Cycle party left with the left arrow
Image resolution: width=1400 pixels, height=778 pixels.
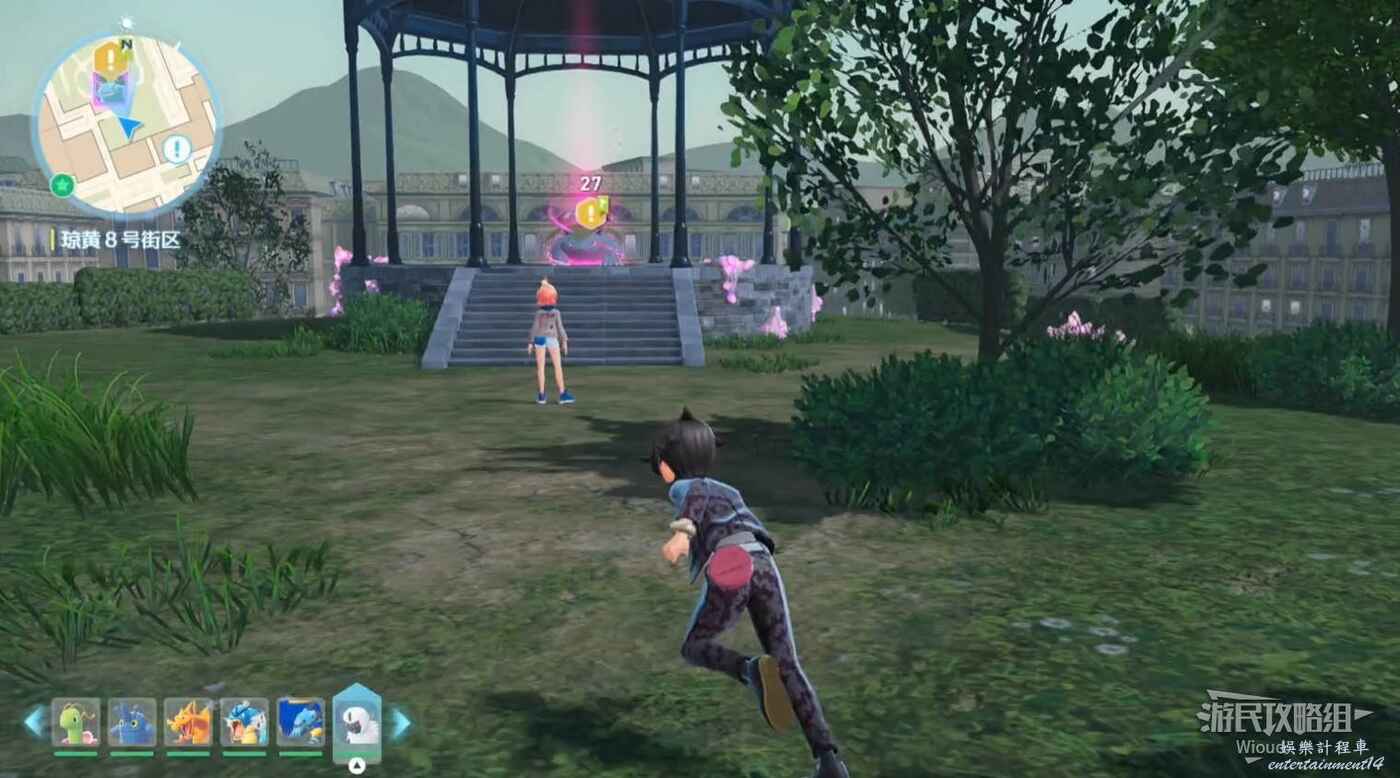coord(35,722)
